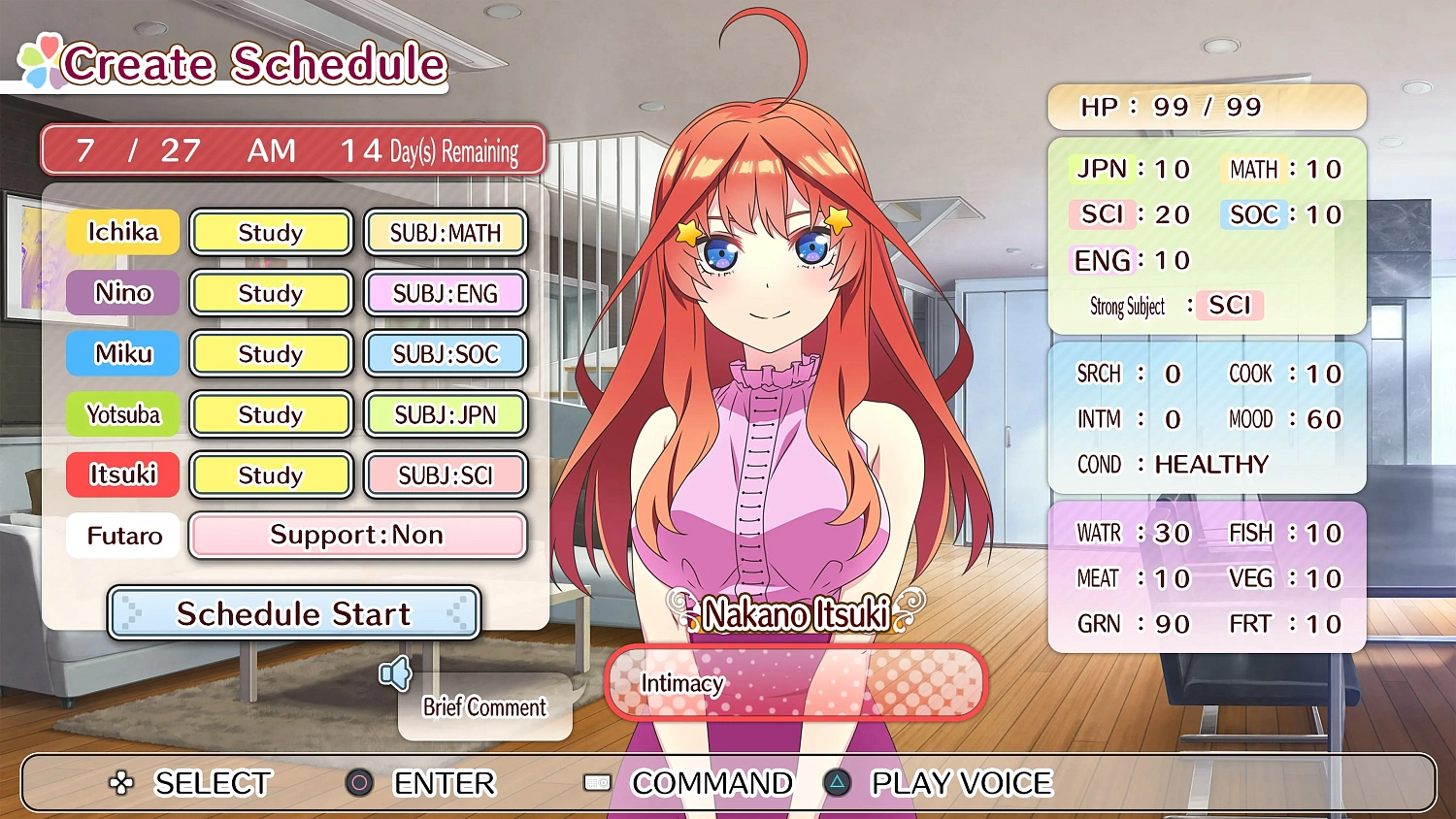Open Miku's SUBJ:SOC subject selector

[x=446, y=353]
